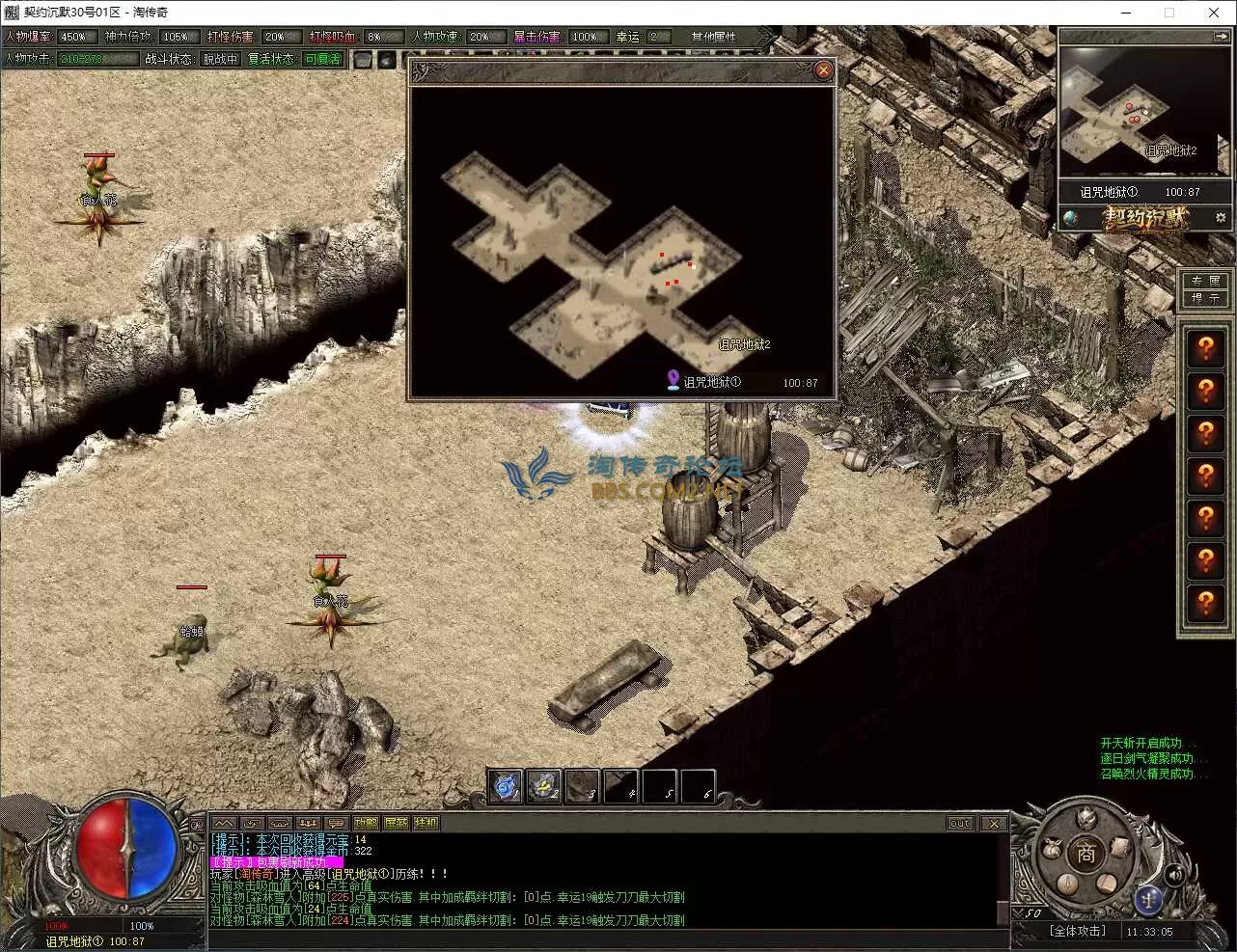Click the out button on chat panel

pos(960,823)
